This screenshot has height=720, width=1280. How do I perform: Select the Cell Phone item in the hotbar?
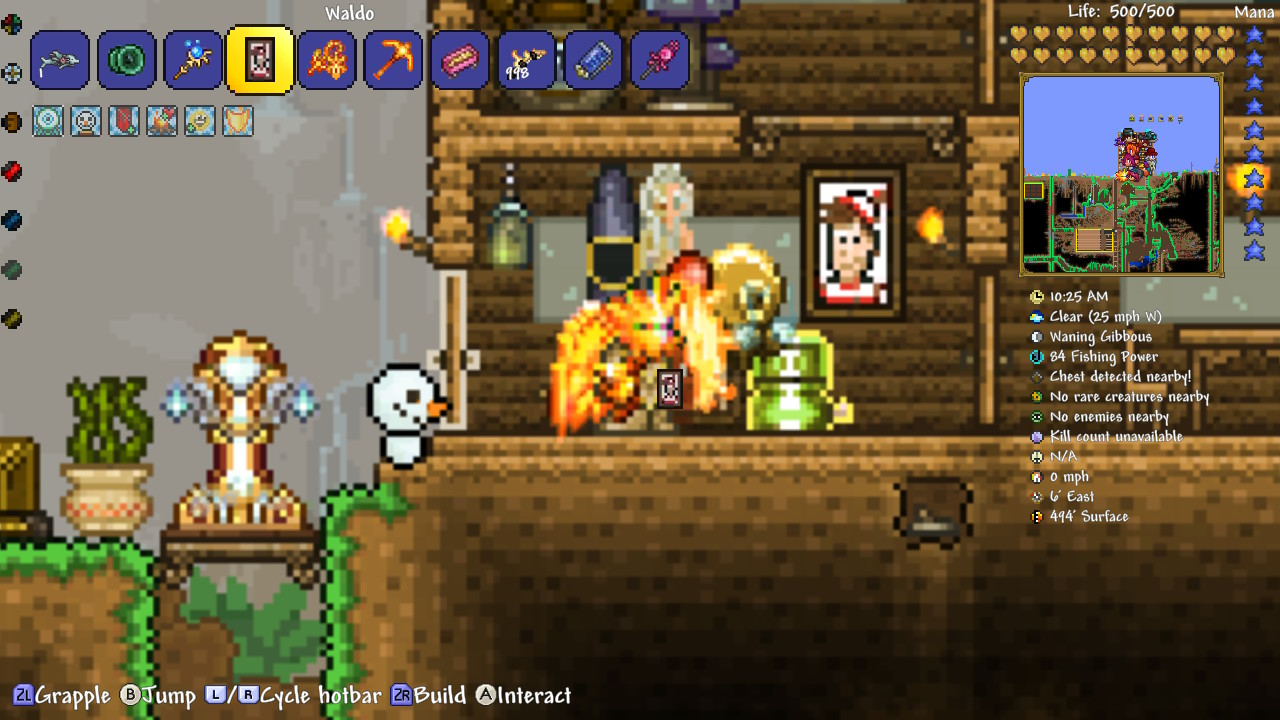(x=593, y=60)
